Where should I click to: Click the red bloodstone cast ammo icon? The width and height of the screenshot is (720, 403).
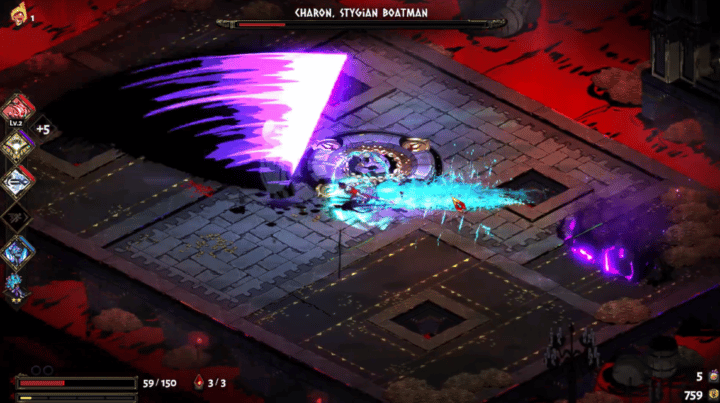[x=199, y=382]
